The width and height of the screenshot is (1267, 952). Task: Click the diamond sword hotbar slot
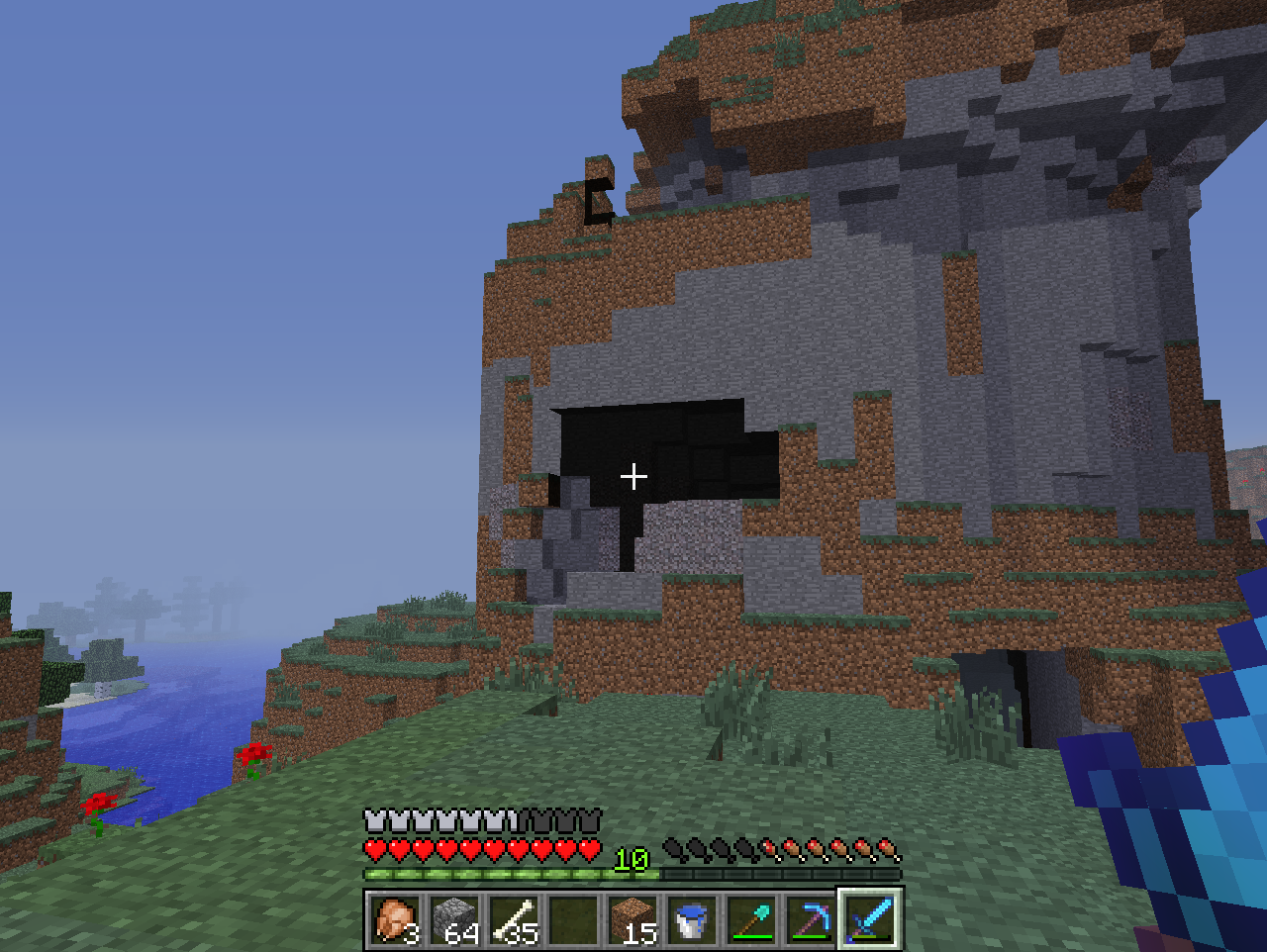870,919
